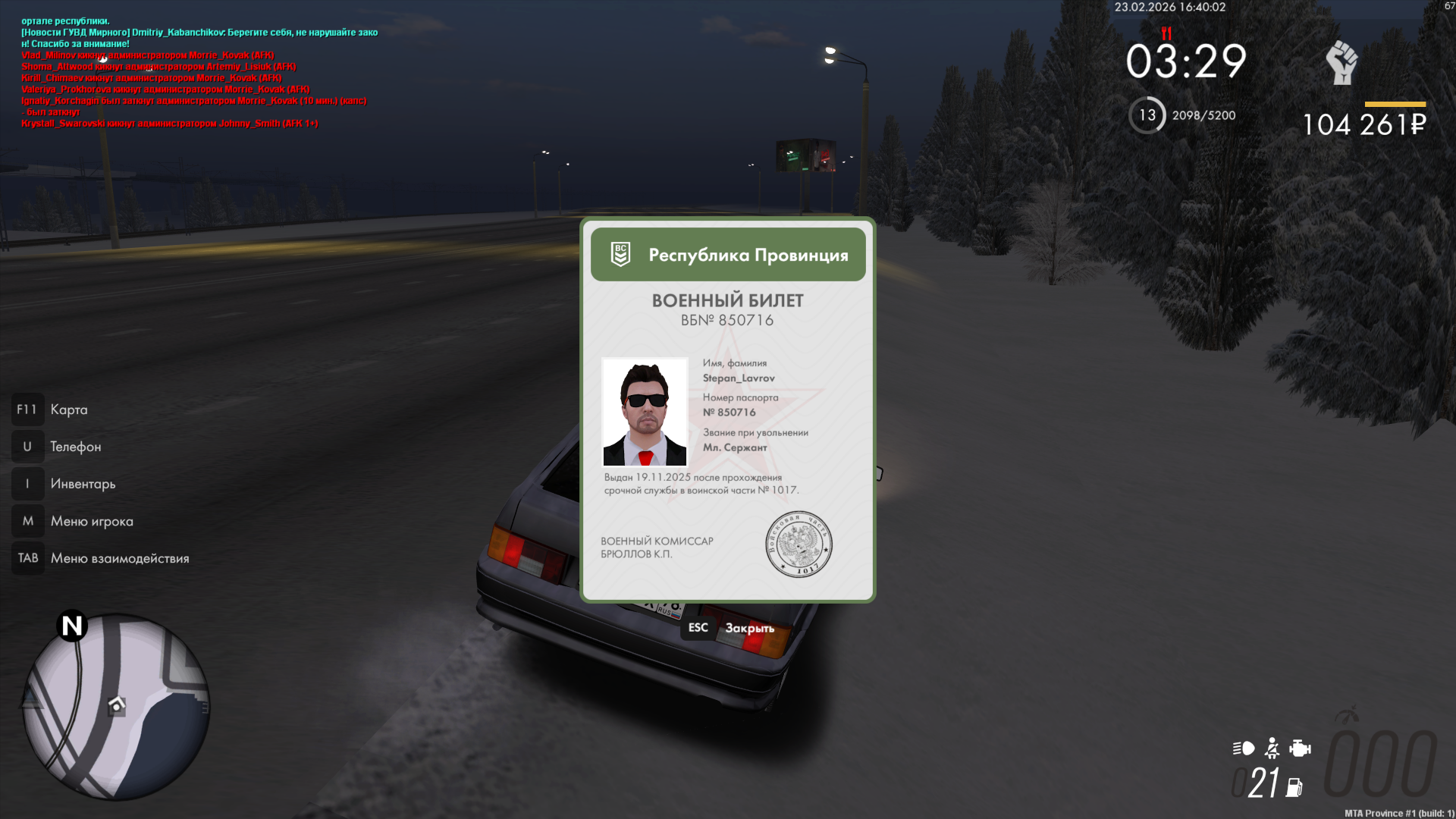The image size is (1456, 819).
Task: Click the Республика Провинция header banner
Action: tap(728, 255)
